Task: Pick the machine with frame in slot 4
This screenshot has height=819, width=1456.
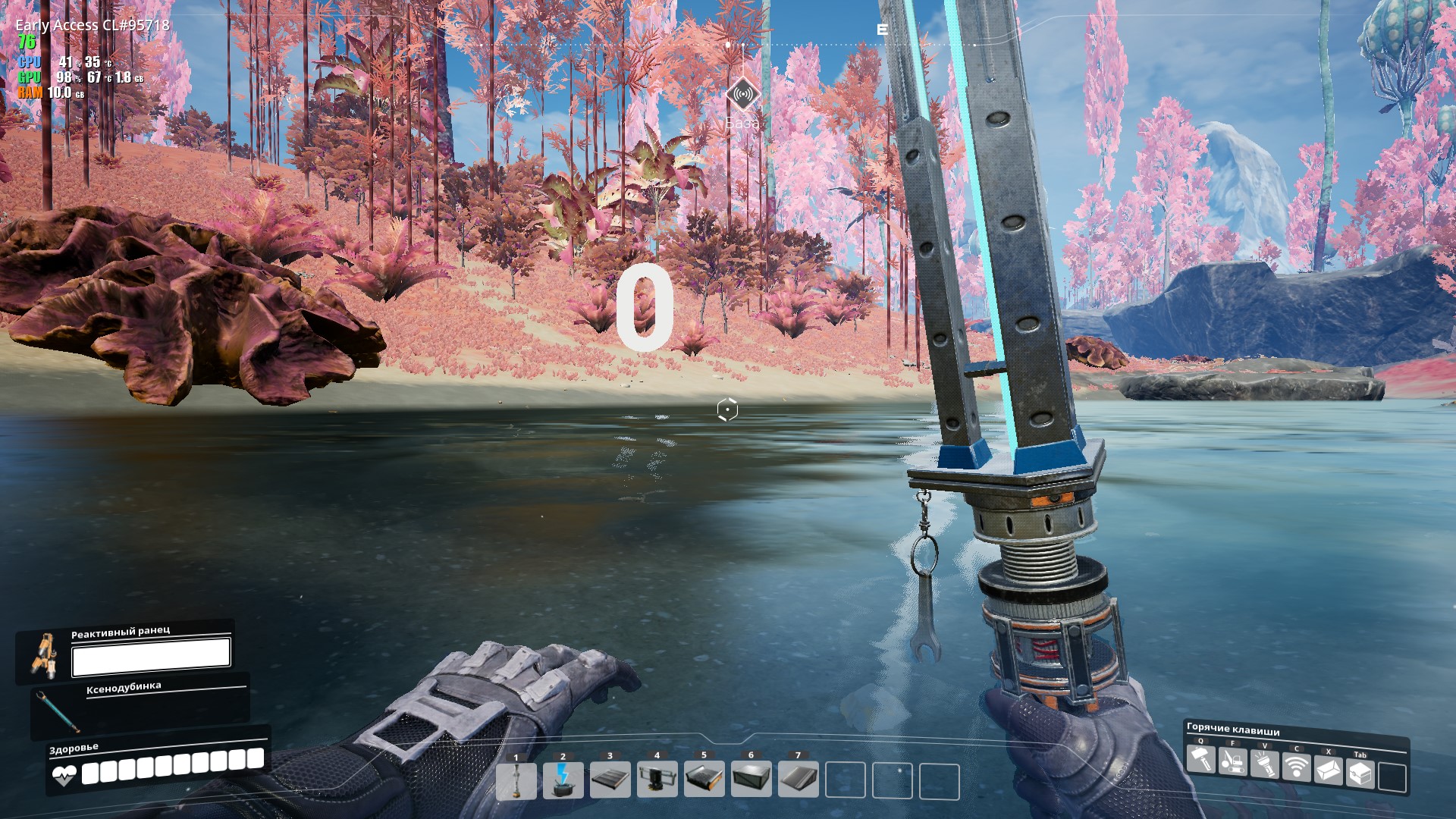Action: (x=657, y=781)
